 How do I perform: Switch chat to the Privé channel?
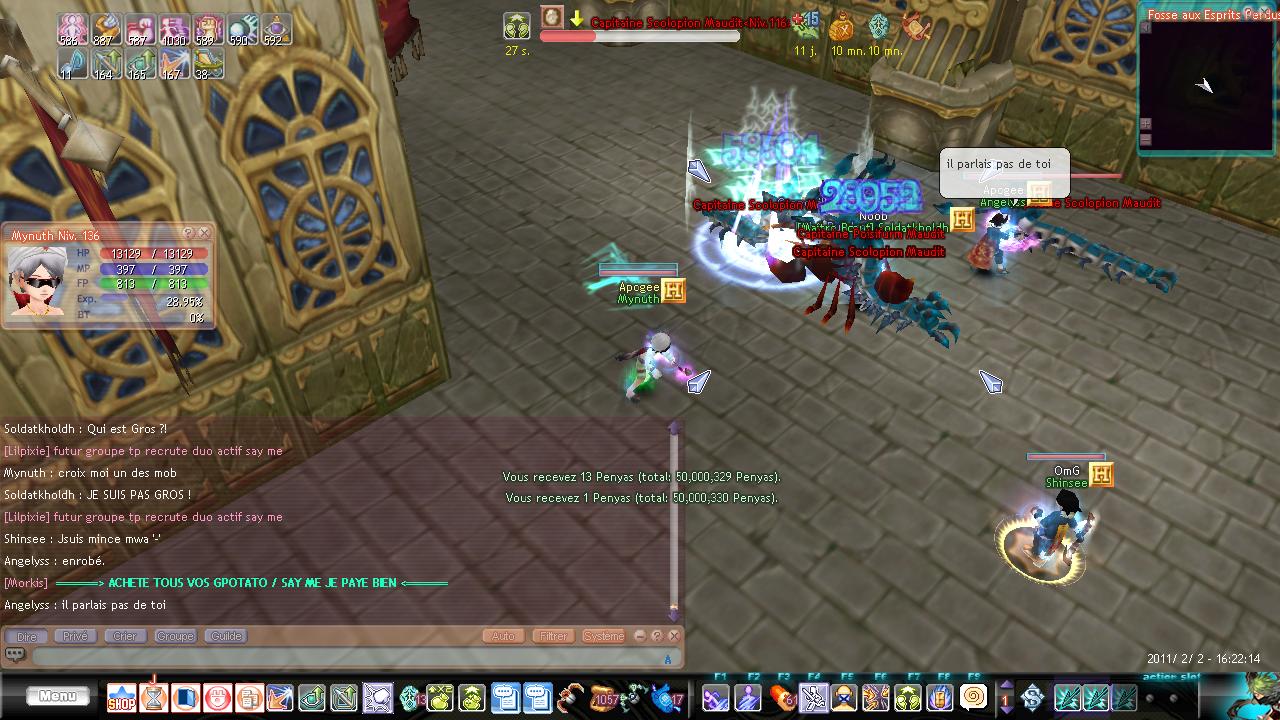(x=76, y=636)
